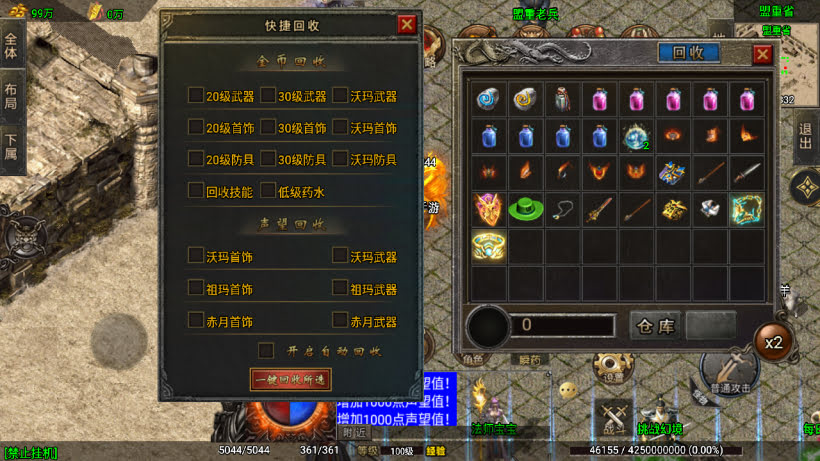
Task: Choose the golden ring item slot
Action: (x=489, y=245)
